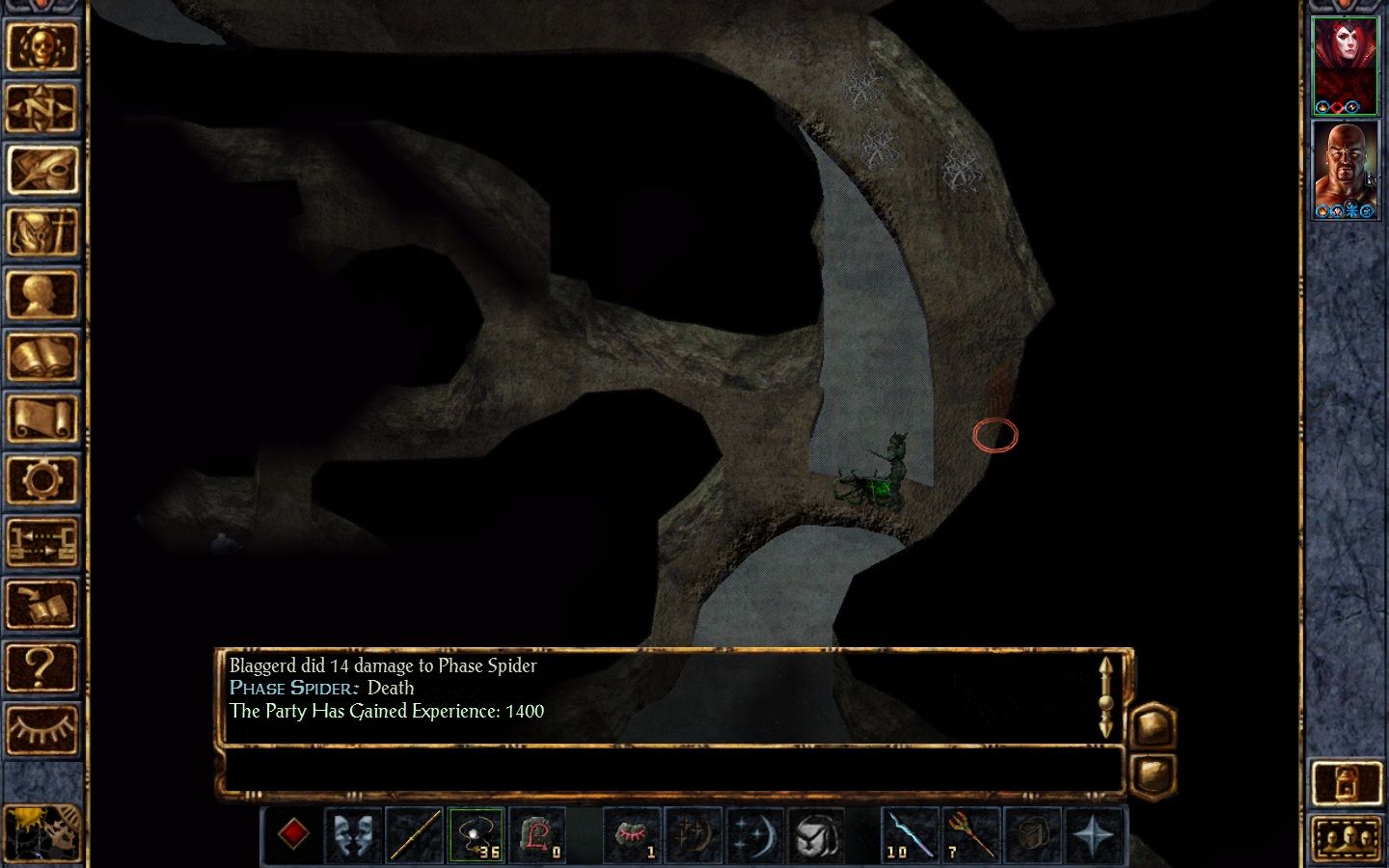This screenshot has width=1389, height=868.
Task: Open the inventory armor-and-sword button
Action: tap(41, 231)
